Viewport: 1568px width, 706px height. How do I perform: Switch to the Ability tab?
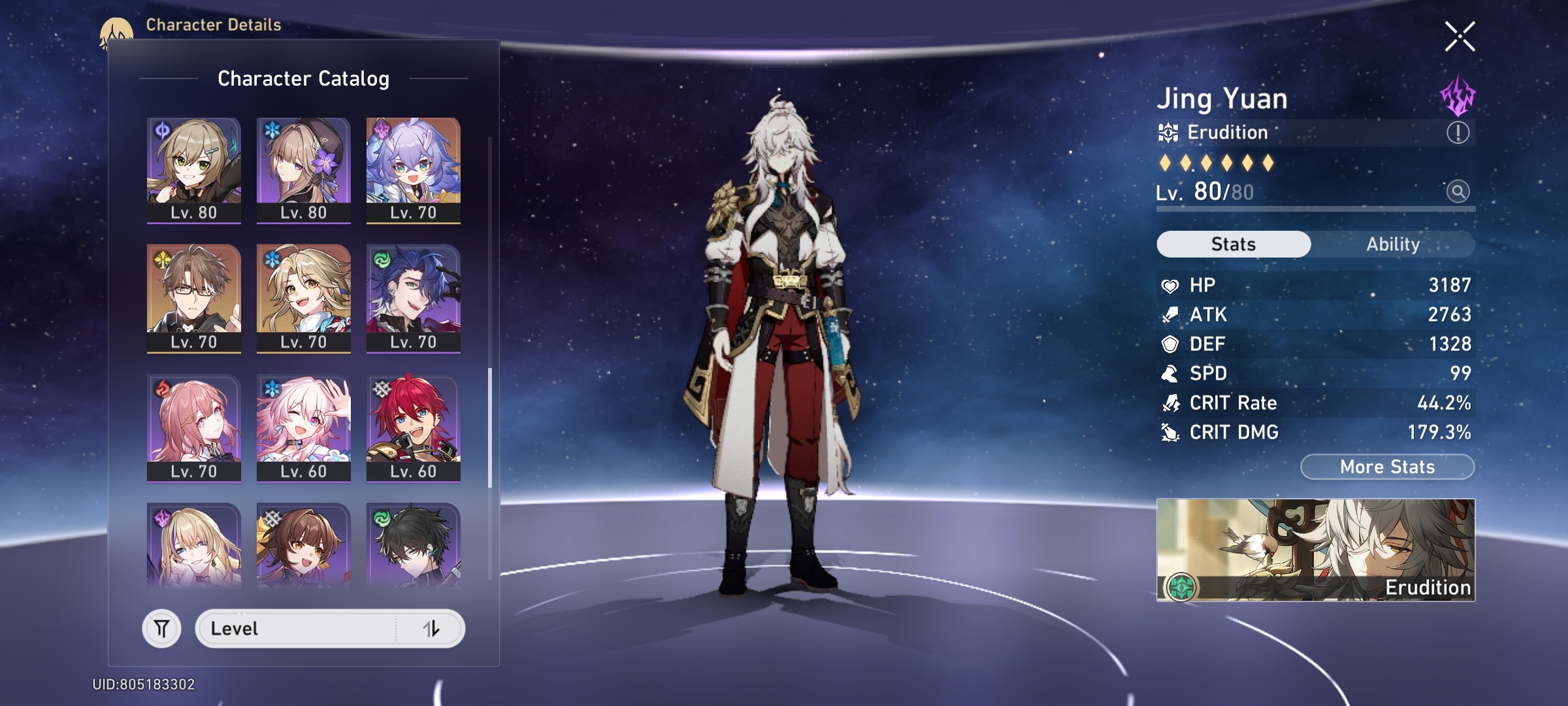[x=1393, y=244]
